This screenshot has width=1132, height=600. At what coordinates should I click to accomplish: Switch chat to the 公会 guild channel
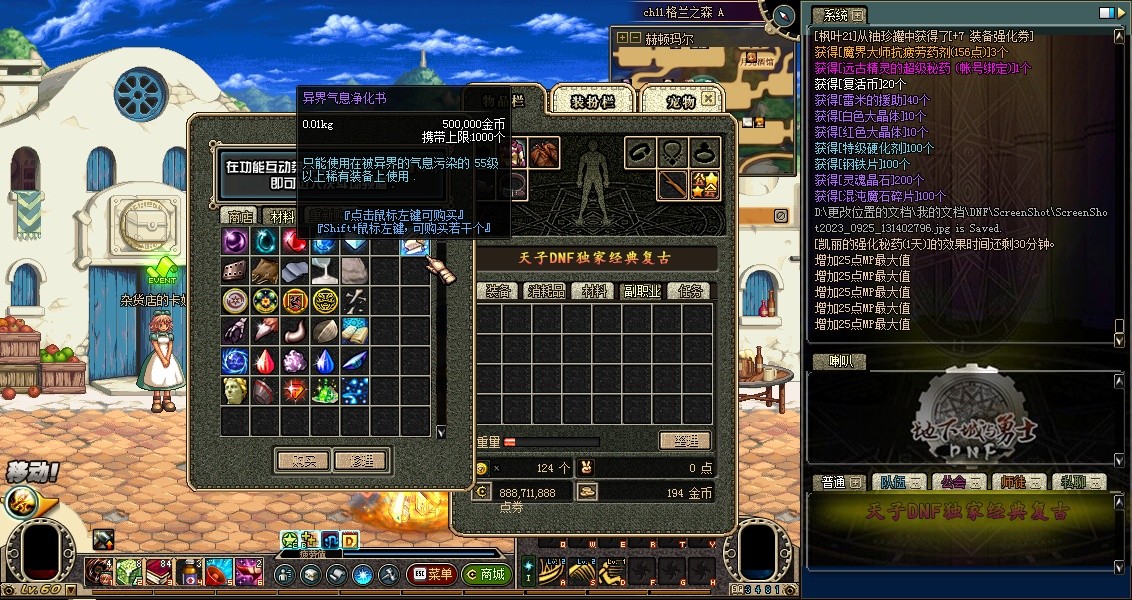[x=953, y=482]
